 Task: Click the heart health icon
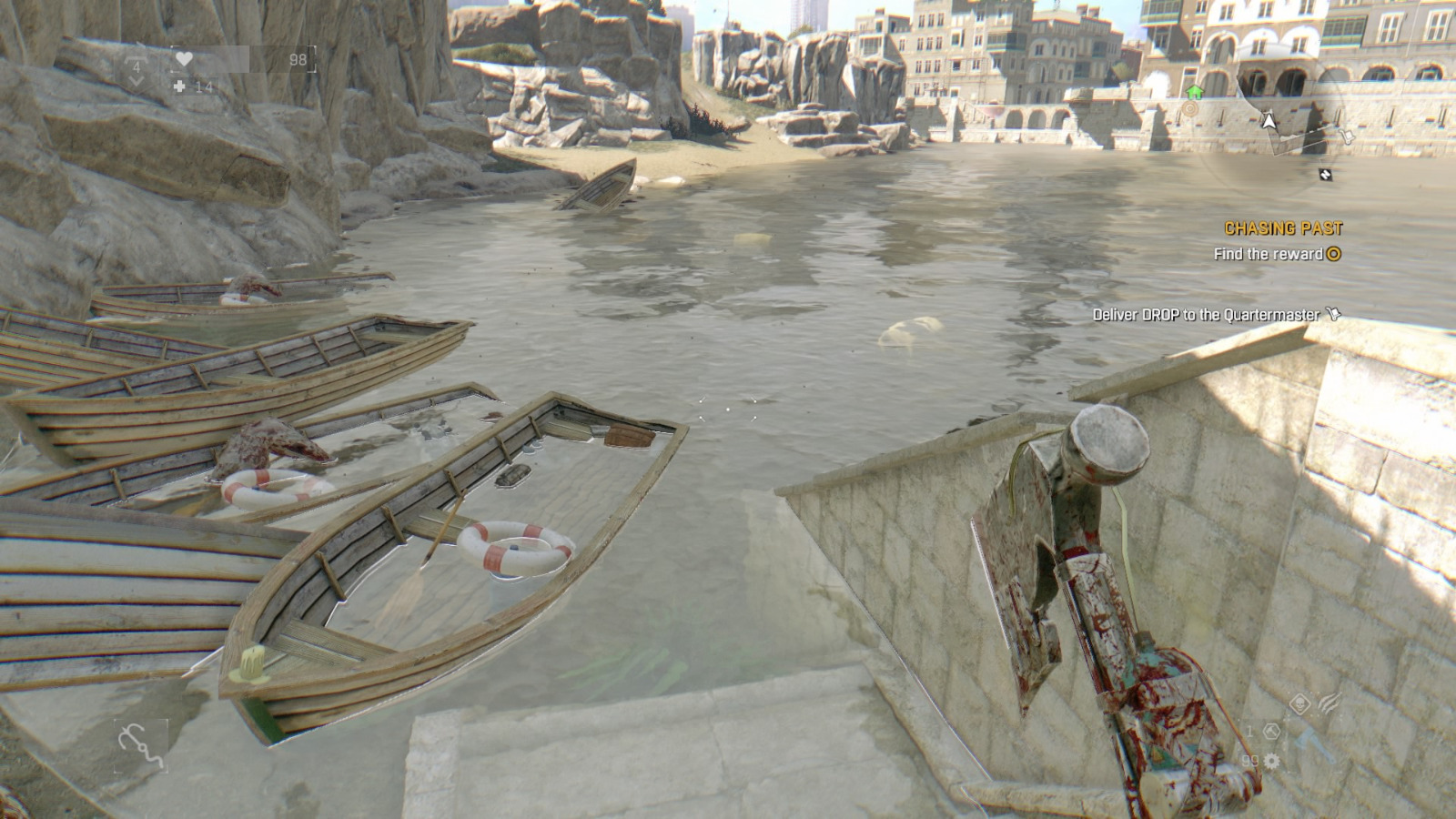[184, 59]
